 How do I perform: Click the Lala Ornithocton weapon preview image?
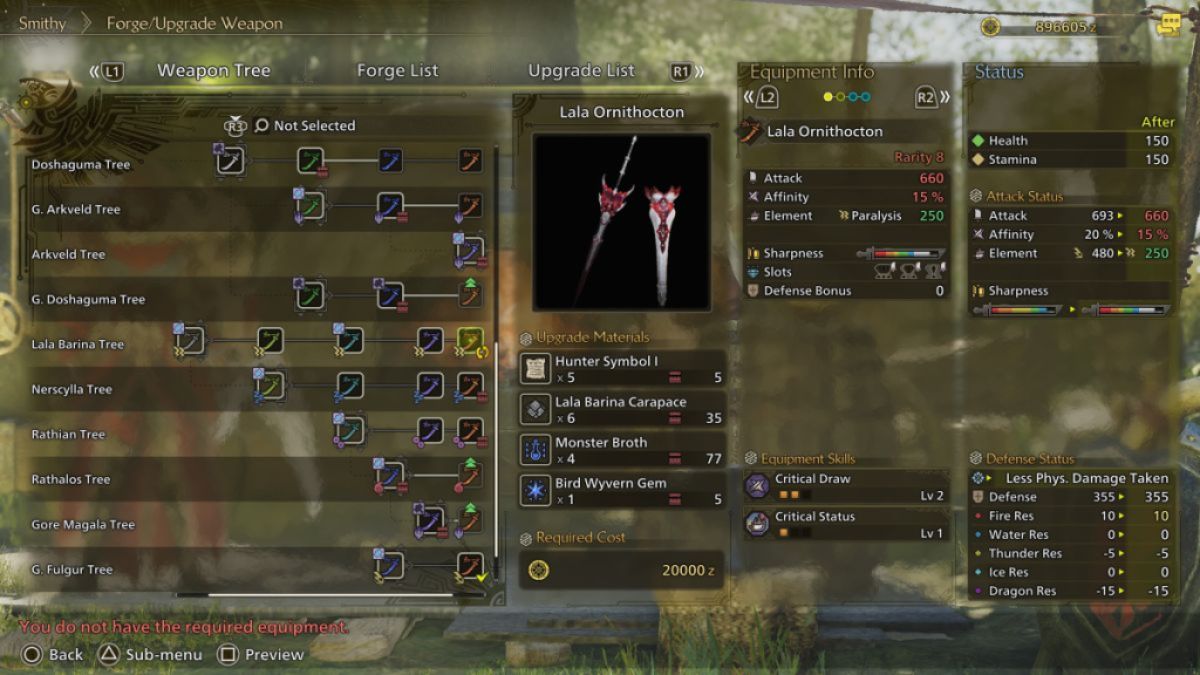pyautogui.click(x=621, y=221)
